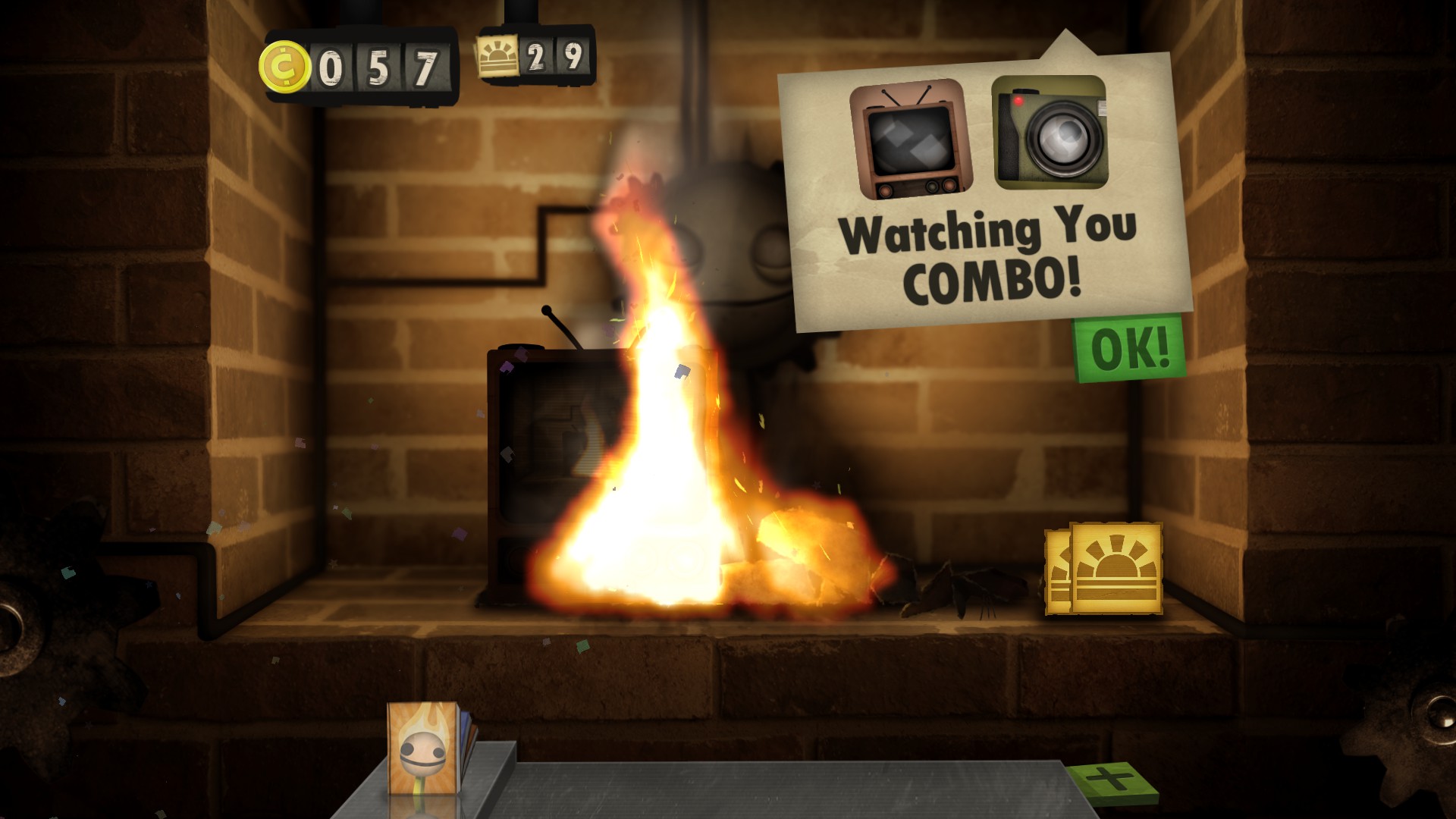Screen dimensions: 1456x819
Task: Collect the yellow sun stamp tickets
Action: [x=1105, y=569]
